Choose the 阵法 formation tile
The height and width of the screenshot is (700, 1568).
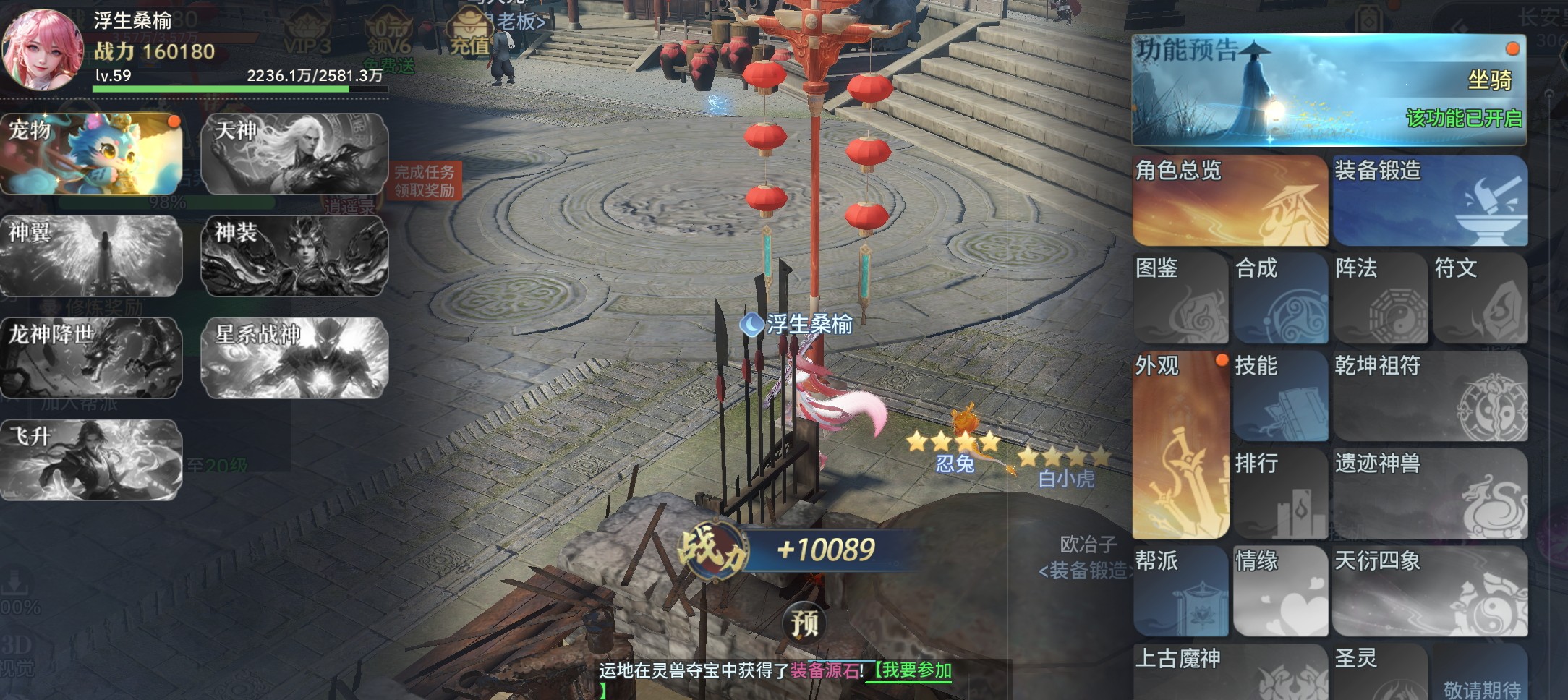pyautogui.click(x=1380, y=298)
